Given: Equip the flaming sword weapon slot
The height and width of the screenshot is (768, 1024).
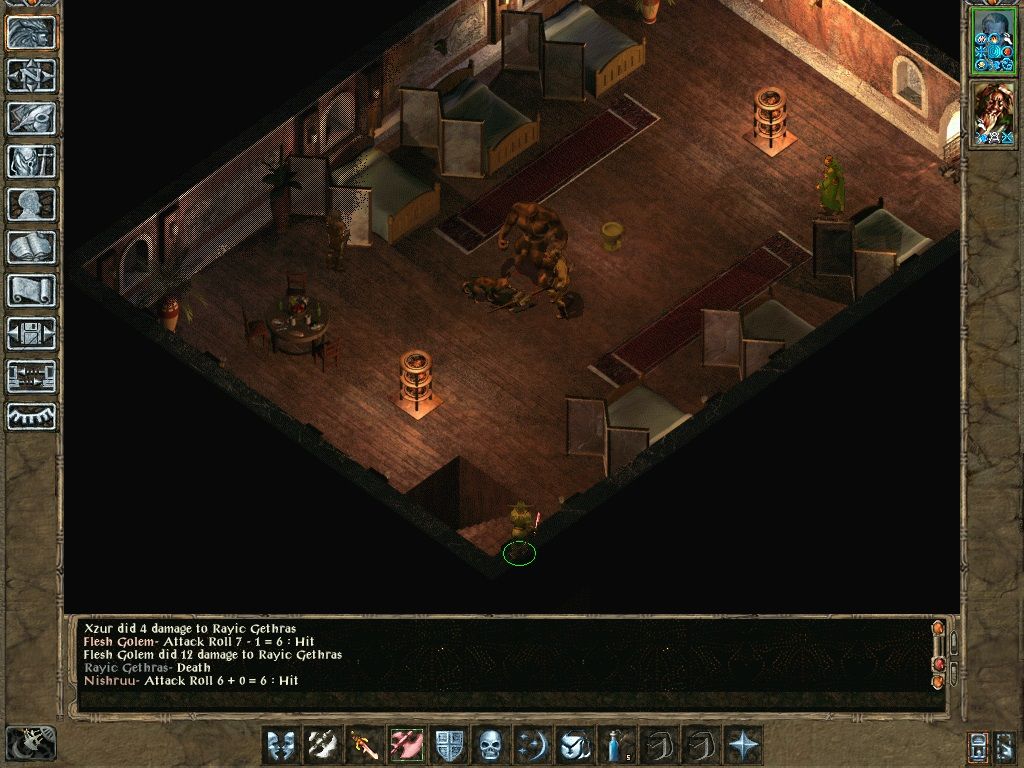Looking at the screenshot, I should coord(363,745).
